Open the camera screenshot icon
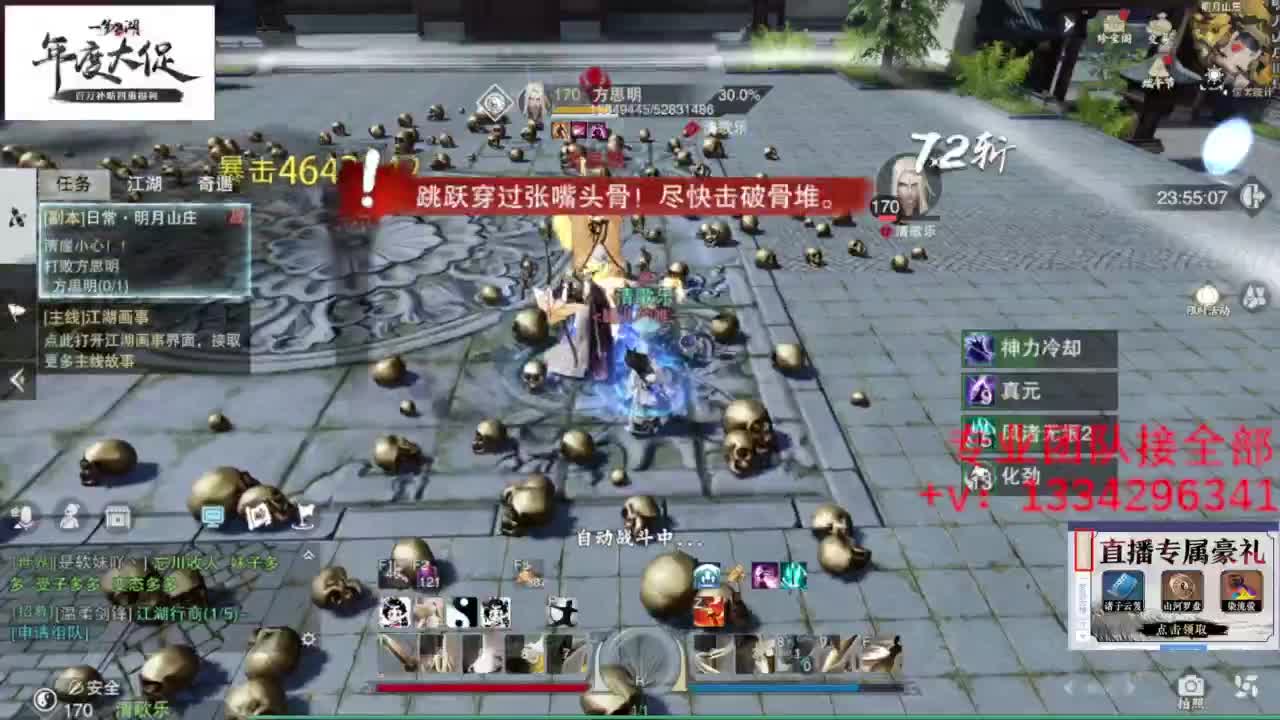 click(x=1188, y=688)
